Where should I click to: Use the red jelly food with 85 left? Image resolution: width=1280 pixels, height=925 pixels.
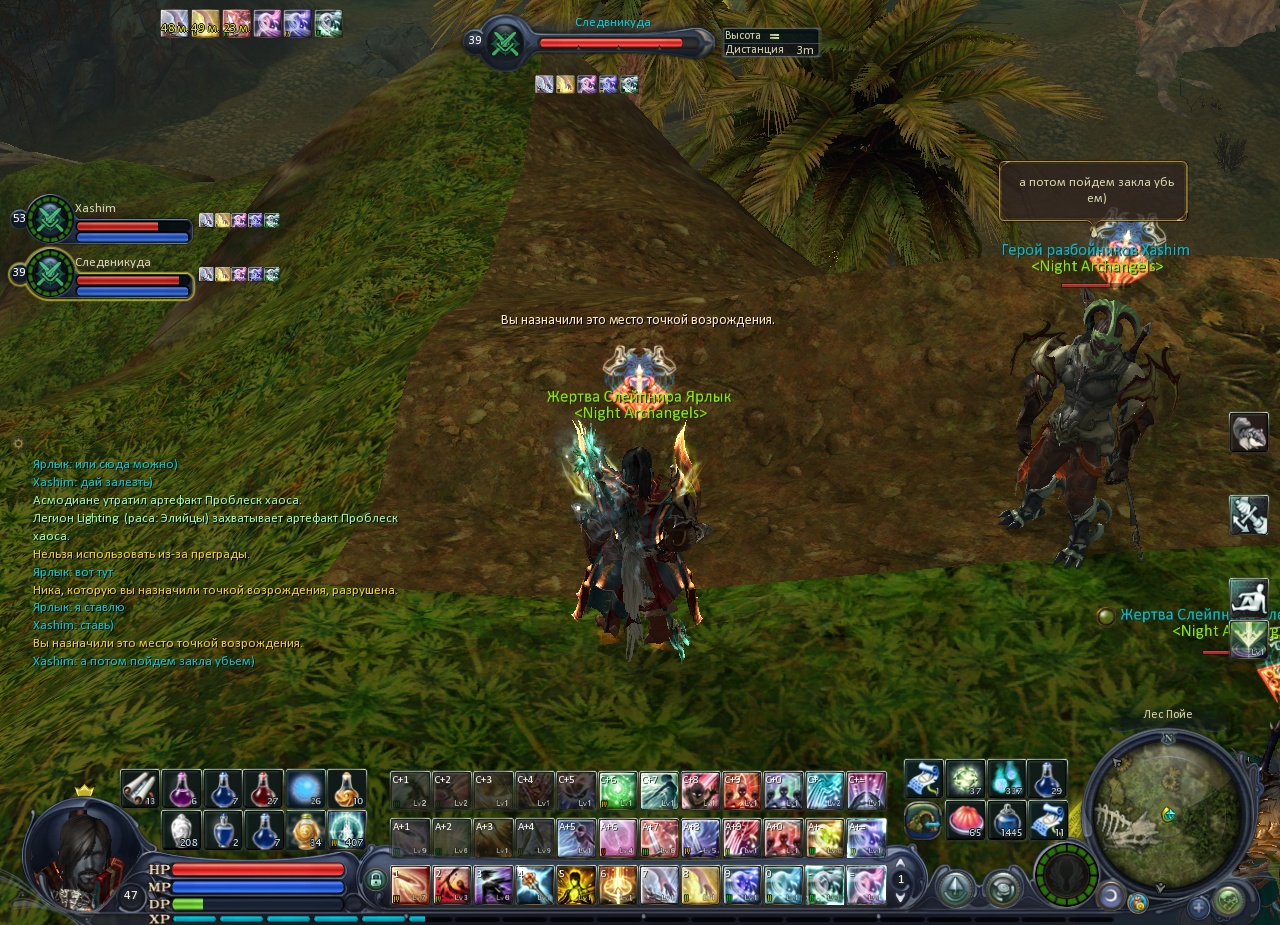[x=965, y=820]
